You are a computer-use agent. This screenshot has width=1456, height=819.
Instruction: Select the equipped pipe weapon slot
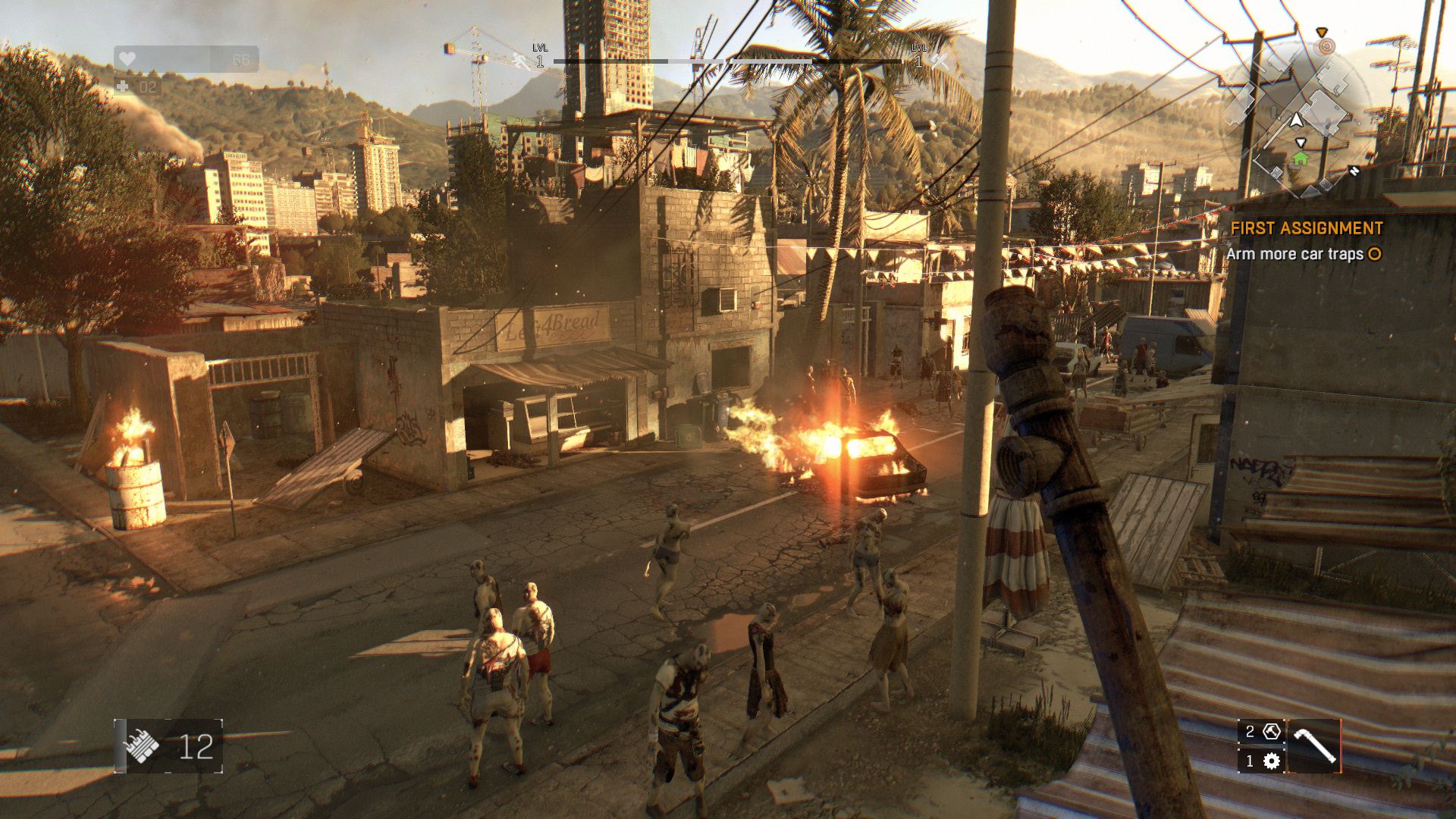[x=1314, y=746]
